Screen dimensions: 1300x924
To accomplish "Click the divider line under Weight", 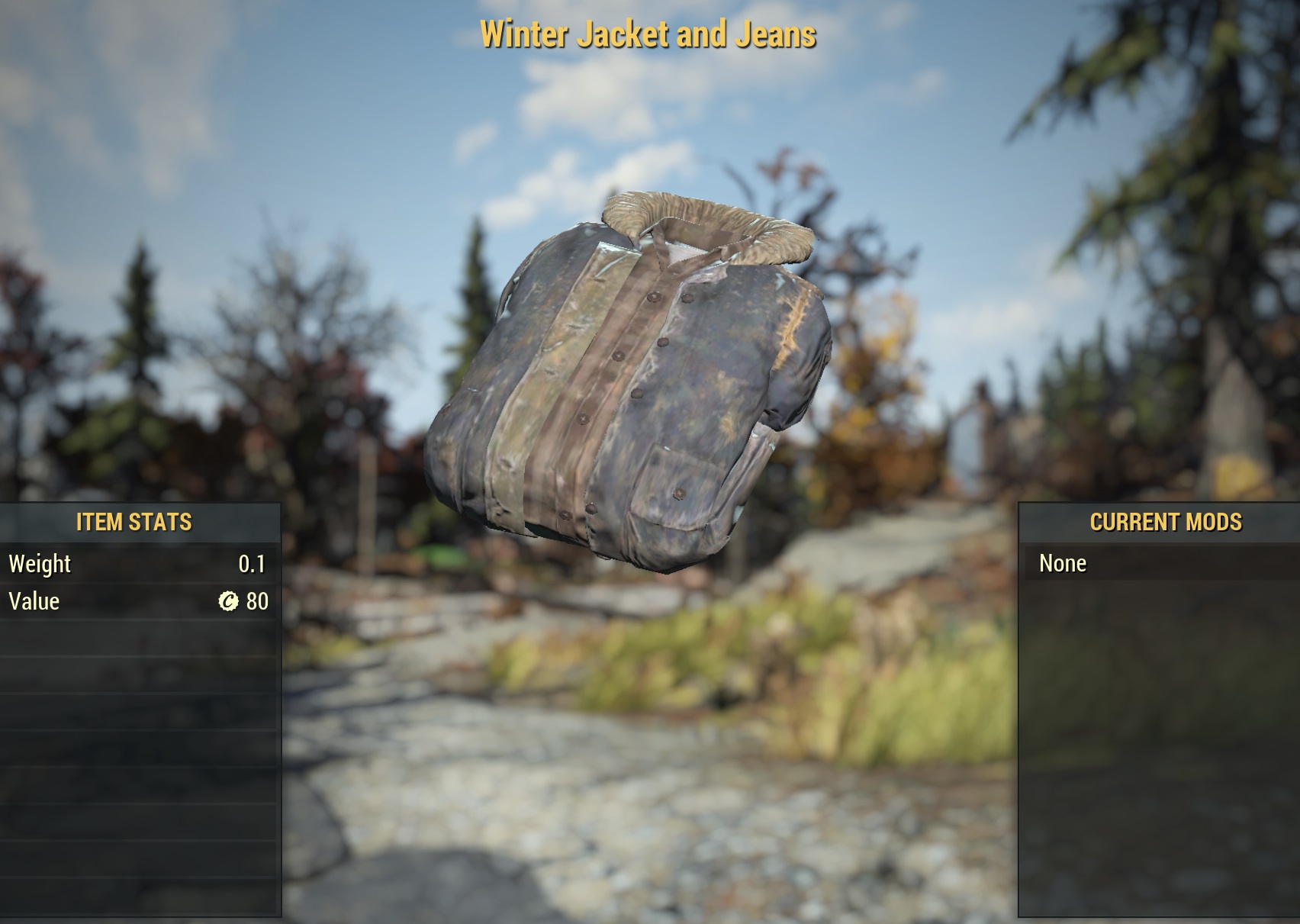I will [137, 583].
